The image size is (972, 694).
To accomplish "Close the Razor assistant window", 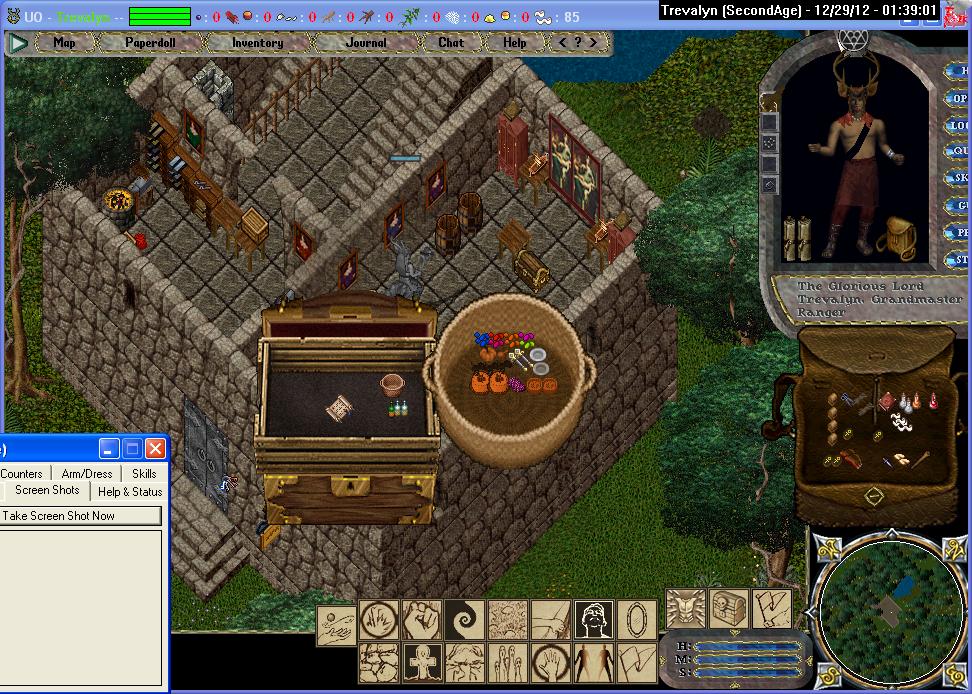I will click(155, 448).
